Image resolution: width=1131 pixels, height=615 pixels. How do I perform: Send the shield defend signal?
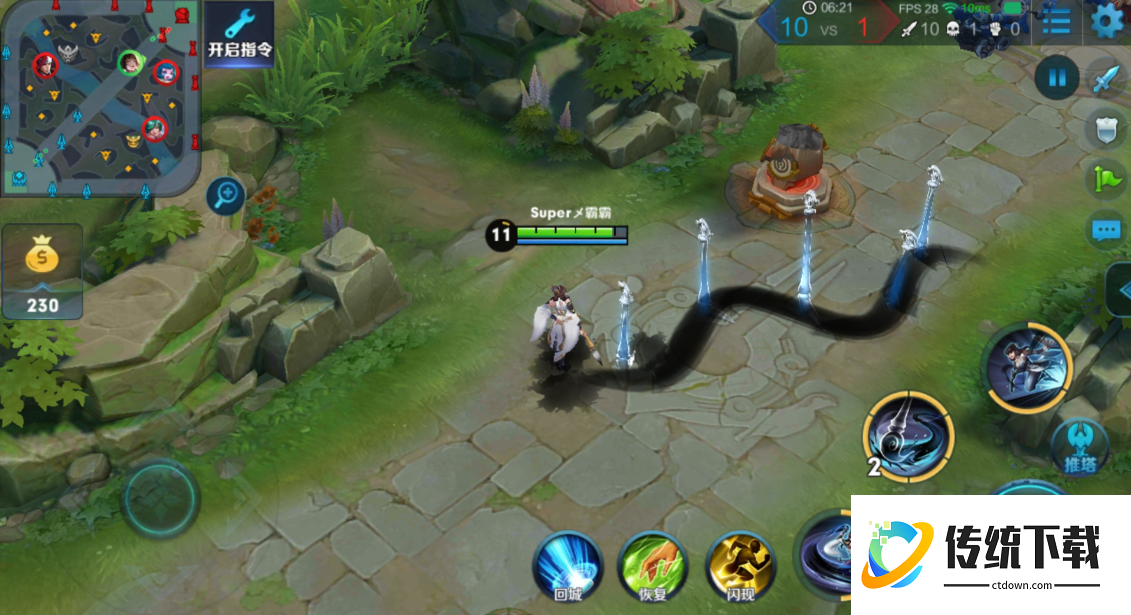[1104, 128]
